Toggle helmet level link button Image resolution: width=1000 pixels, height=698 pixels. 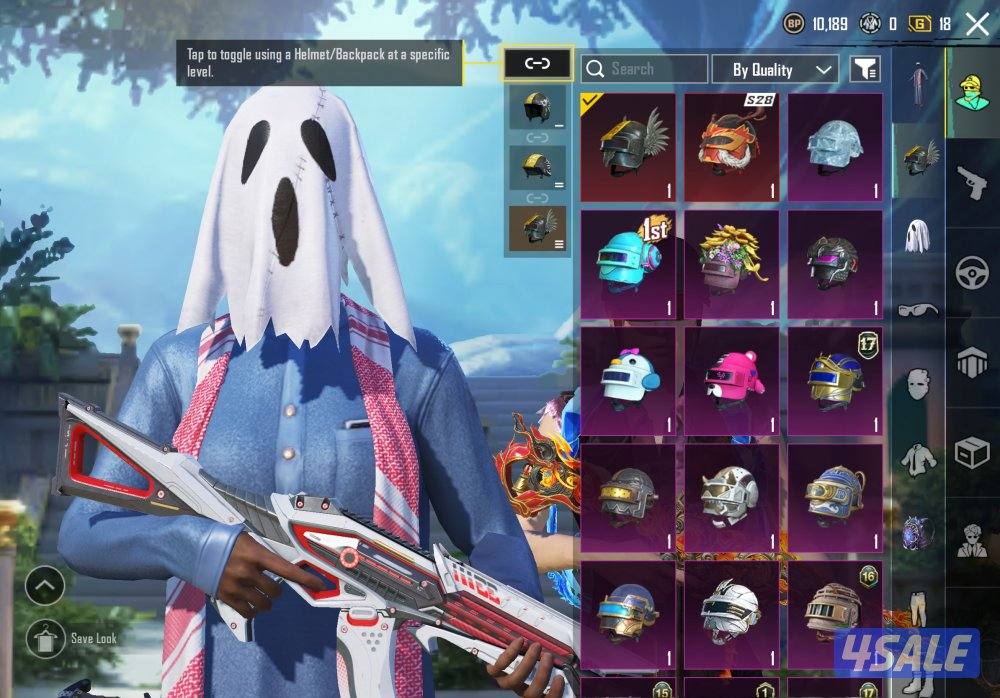[x=537, y=64]
